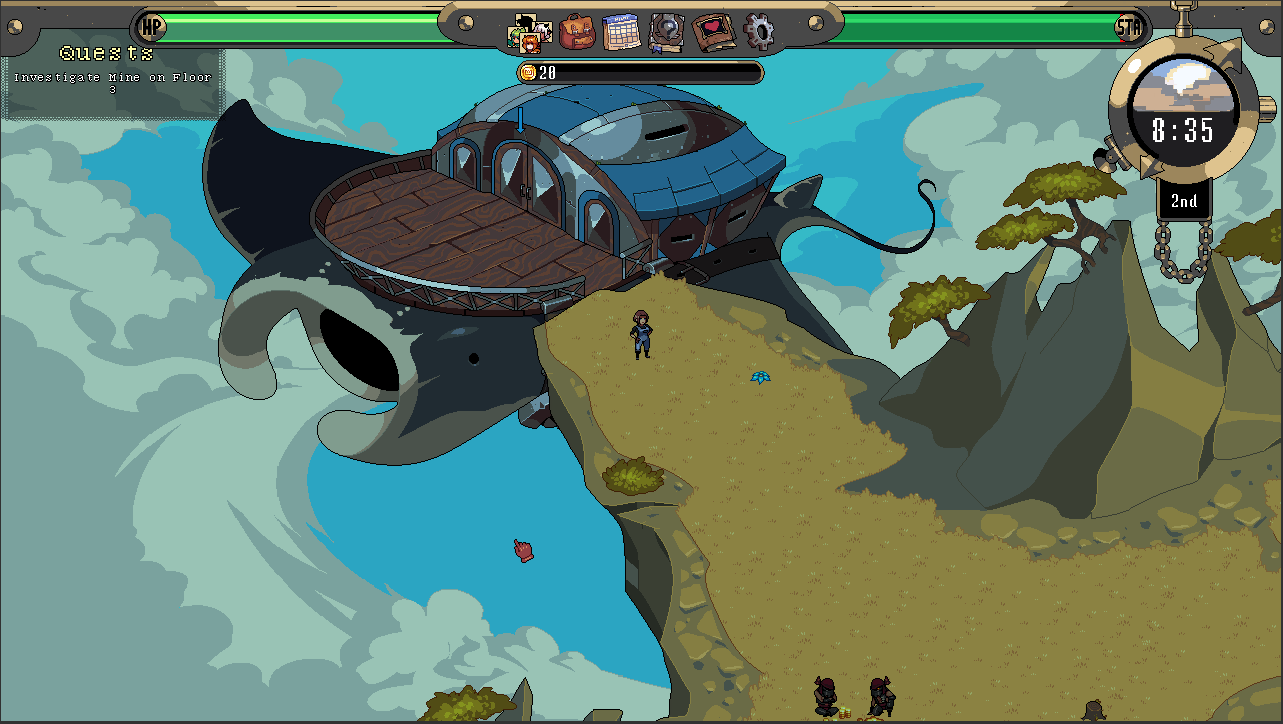Open the question mark quest journal book
Image resolution: width=1283 pixels, height=724 pixels.
666,32
